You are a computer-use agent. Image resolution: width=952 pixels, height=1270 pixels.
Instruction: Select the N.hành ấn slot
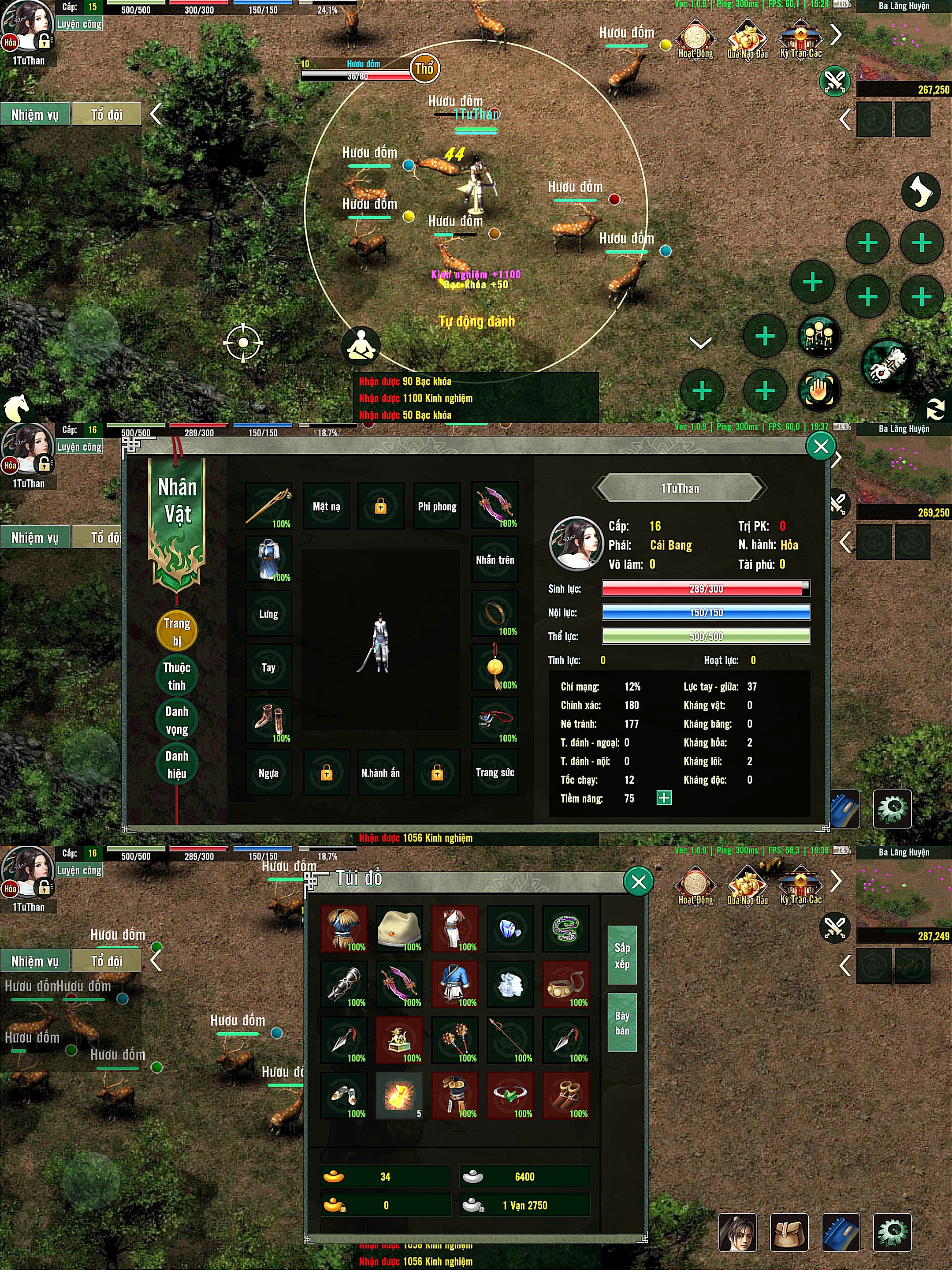point(380,773)
